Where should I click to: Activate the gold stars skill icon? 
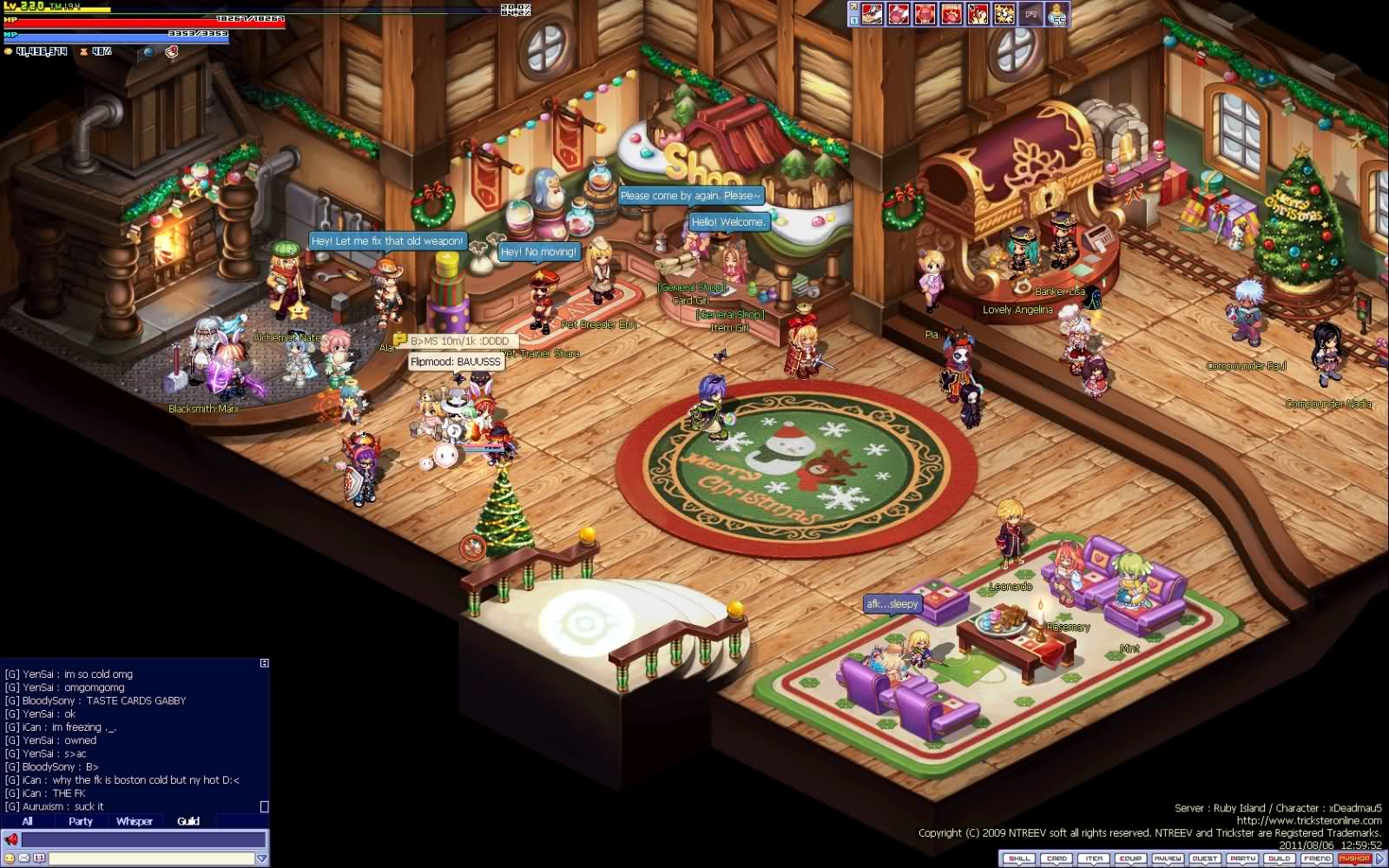[1004, 14]
